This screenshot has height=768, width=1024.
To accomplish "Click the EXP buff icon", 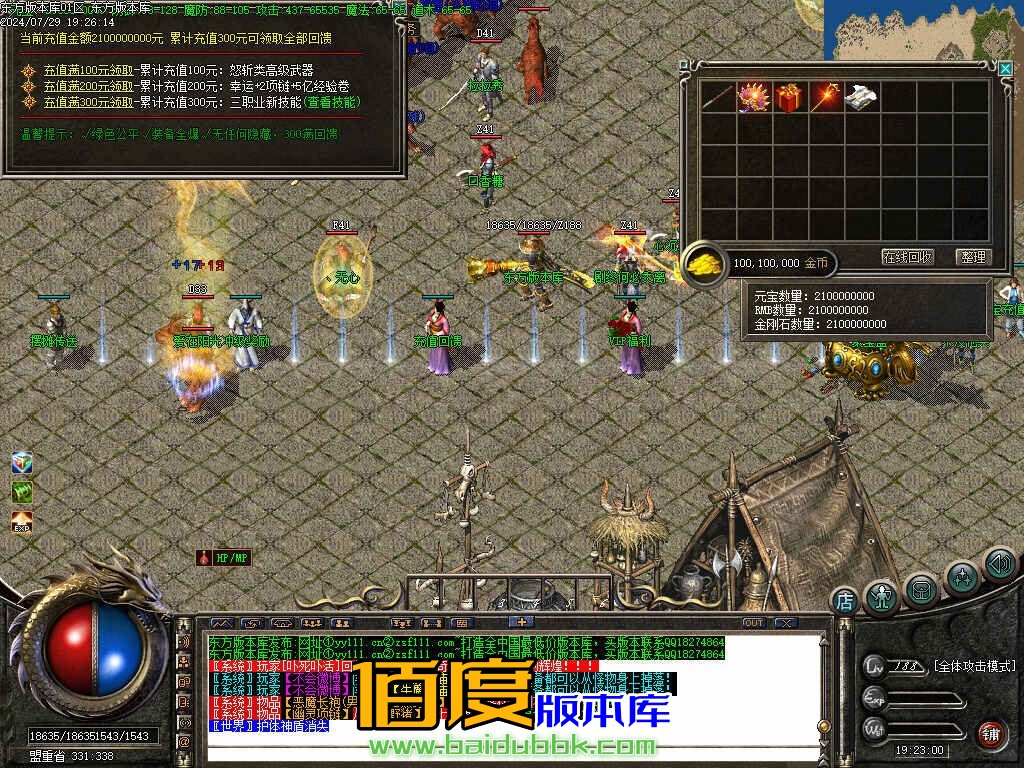I will coord(22,522).
